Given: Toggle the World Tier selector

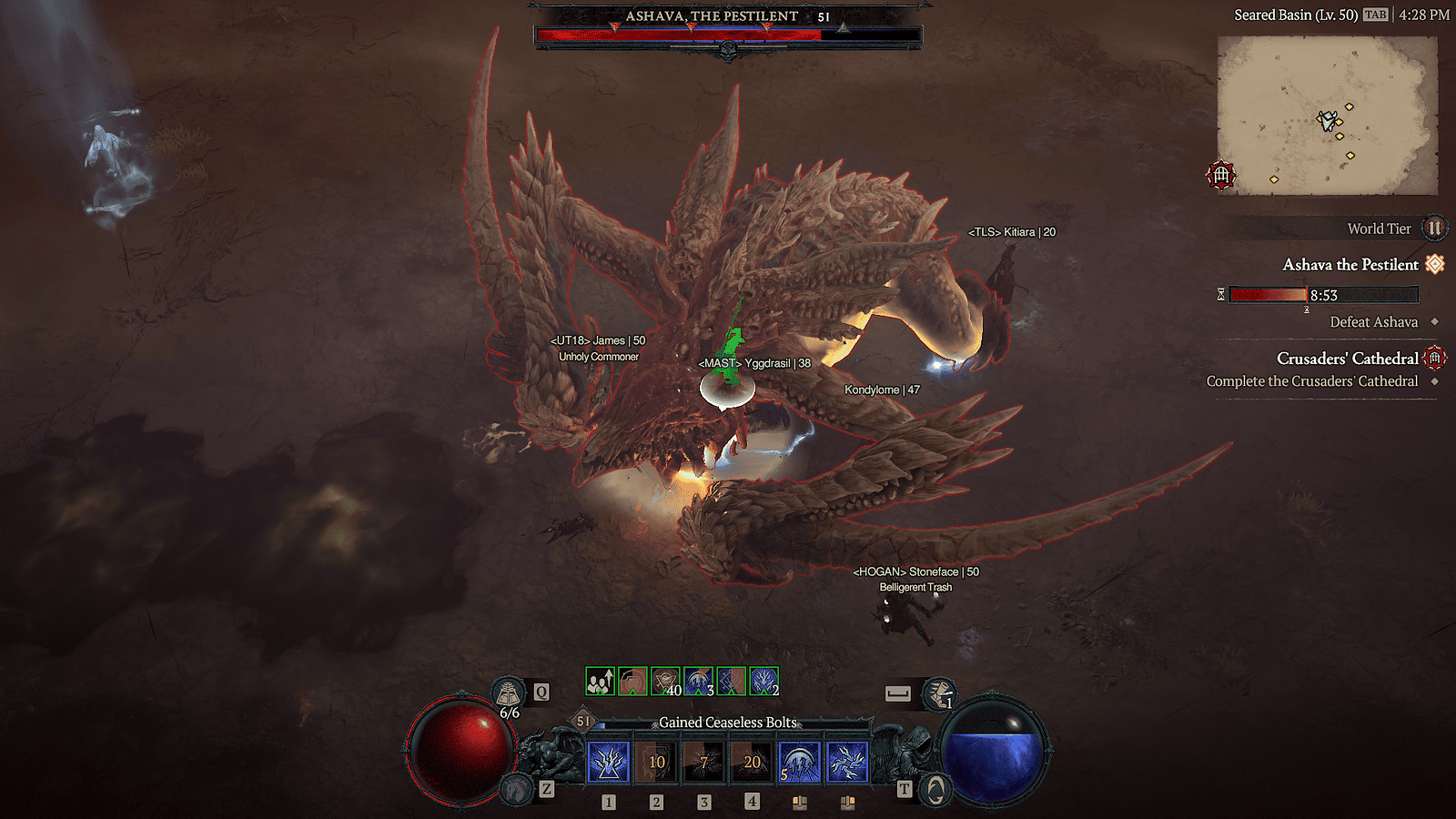Looking at the screenshot, I should 1435,228.
